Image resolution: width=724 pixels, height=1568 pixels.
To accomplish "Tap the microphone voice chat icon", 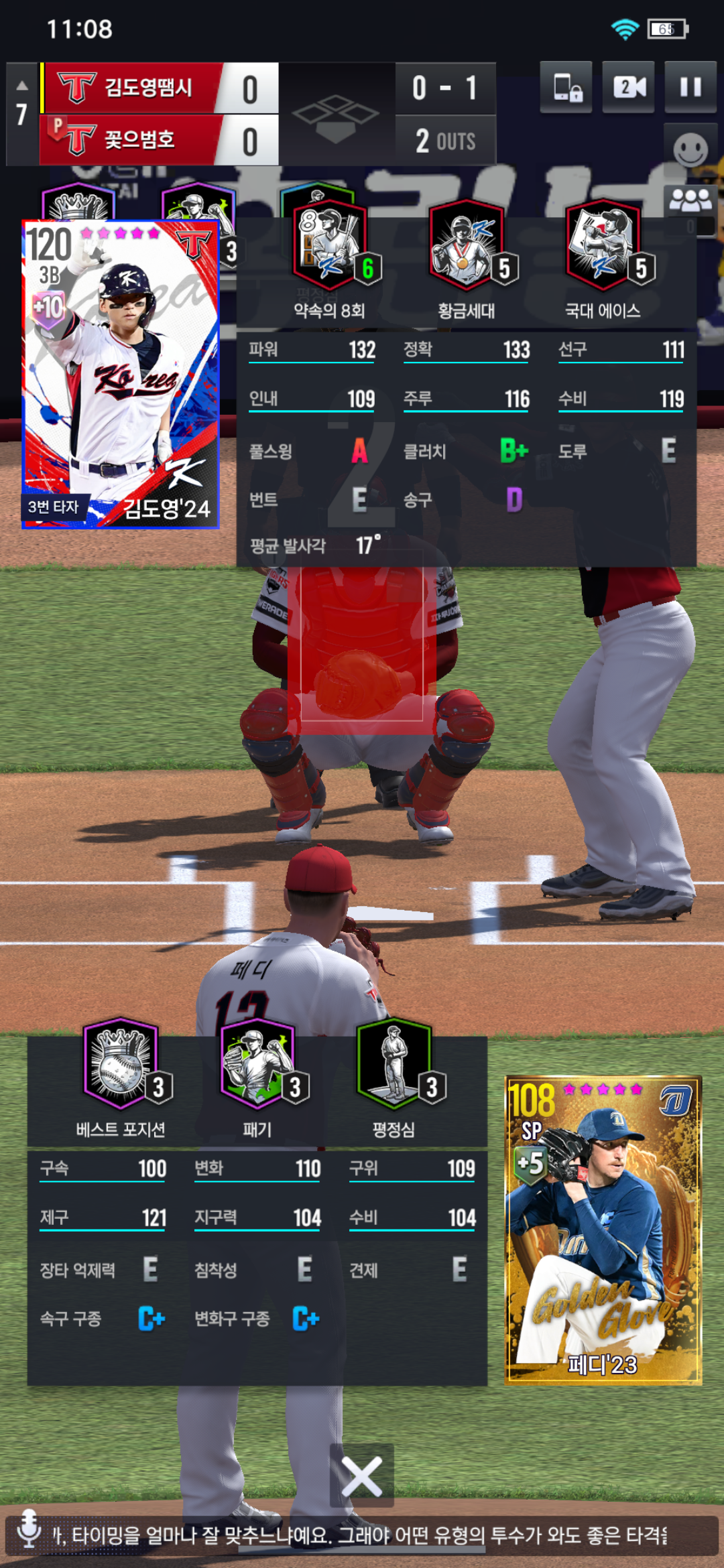I will 29,1529.
